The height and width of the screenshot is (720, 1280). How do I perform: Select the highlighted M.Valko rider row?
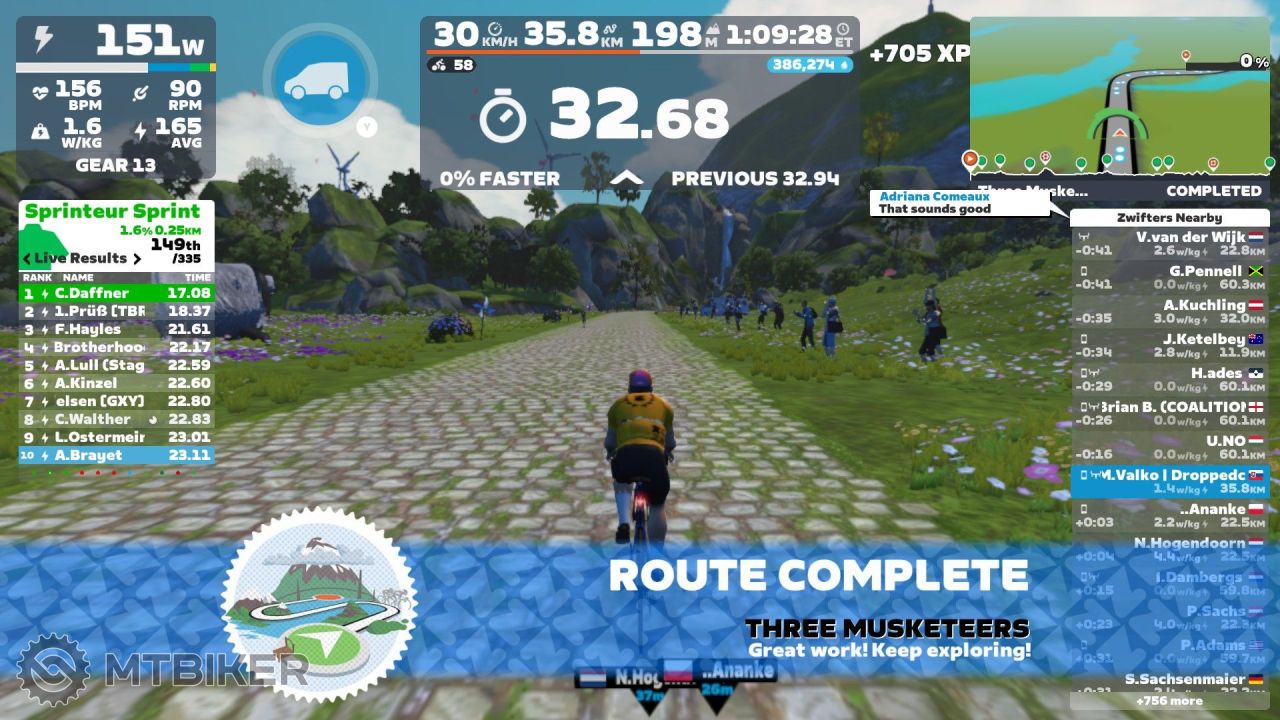coord(1169,481)
